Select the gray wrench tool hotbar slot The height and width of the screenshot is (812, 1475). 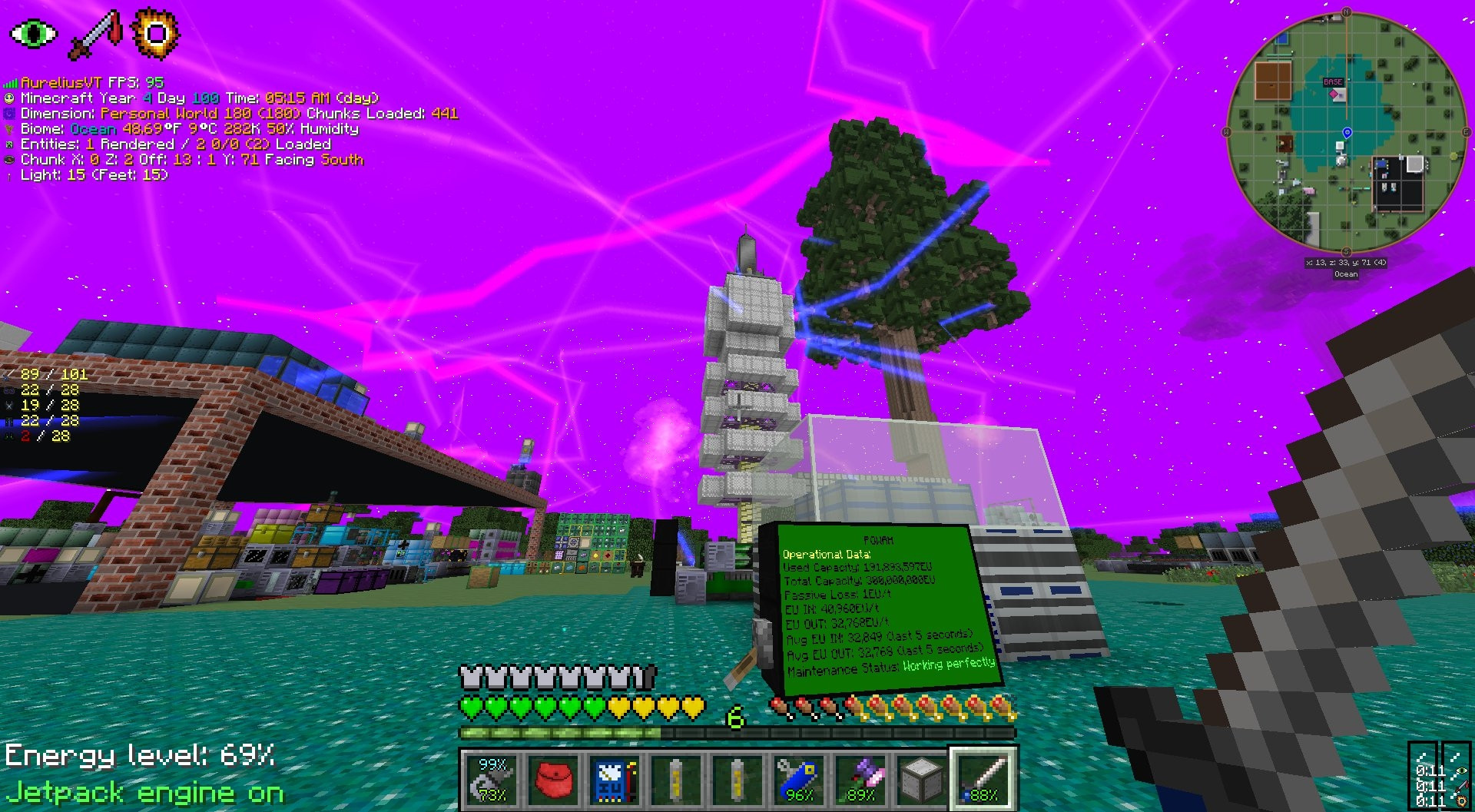click(x=492, y=779)
